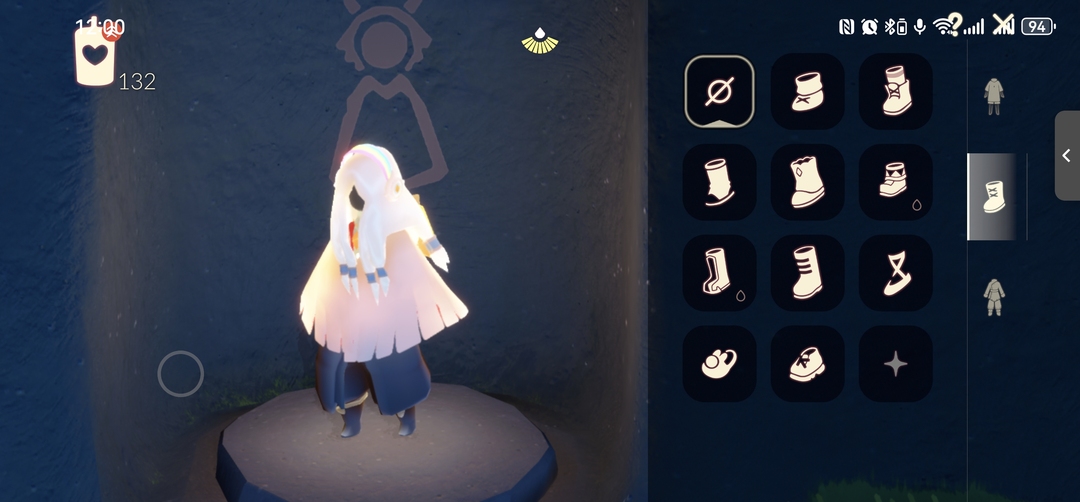1080x502 pixels.
Task: Open the outfit tab above the shoes tab
Action: [993, 96]
